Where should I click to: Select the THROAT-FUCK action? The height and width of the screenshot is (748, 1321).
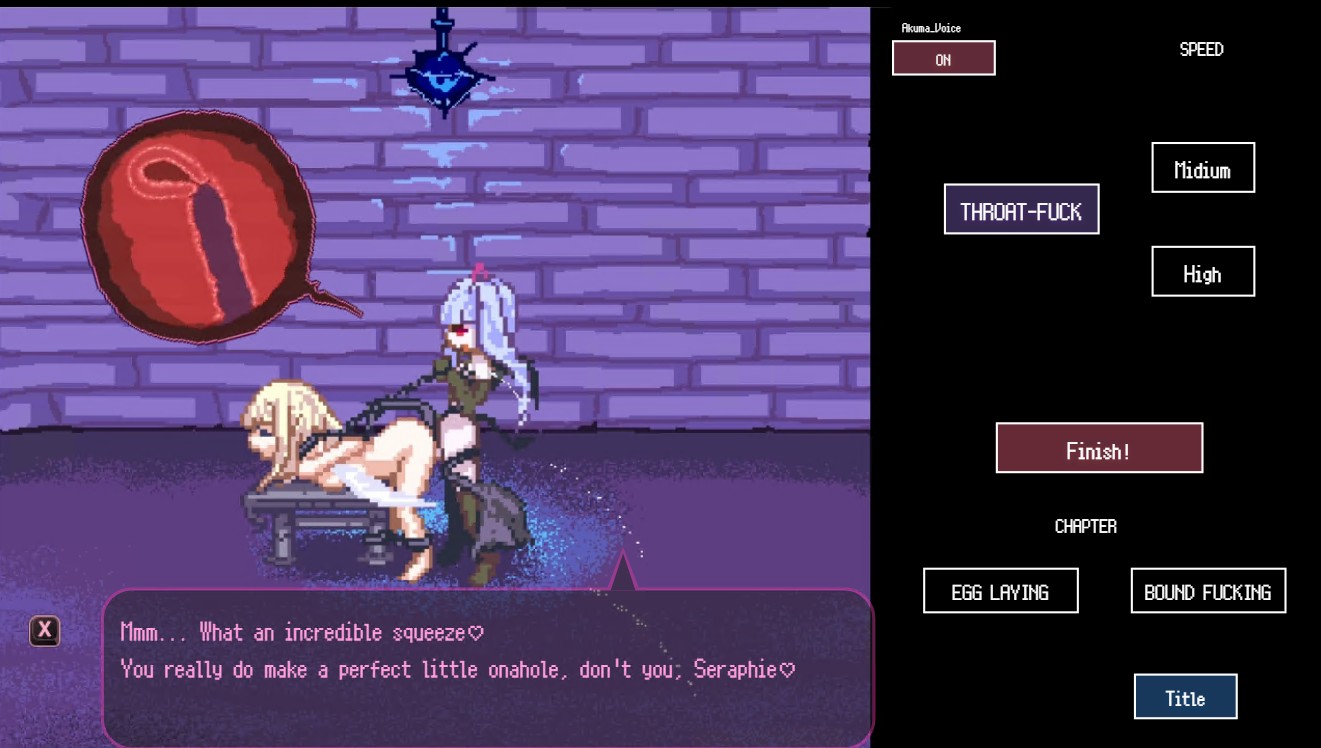click(1022, 209)
